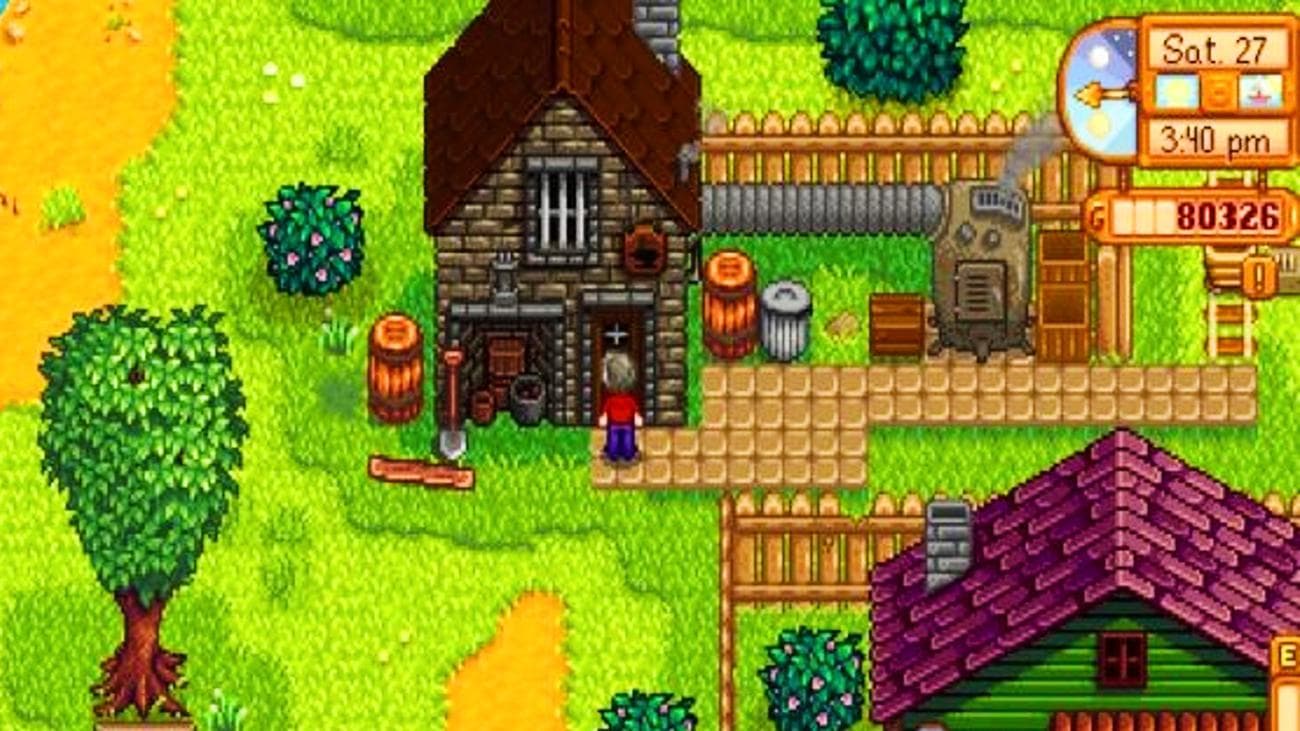Click the hanging sign on the shop wall
Screen dimensions: 1300x731
pos(643,250)
